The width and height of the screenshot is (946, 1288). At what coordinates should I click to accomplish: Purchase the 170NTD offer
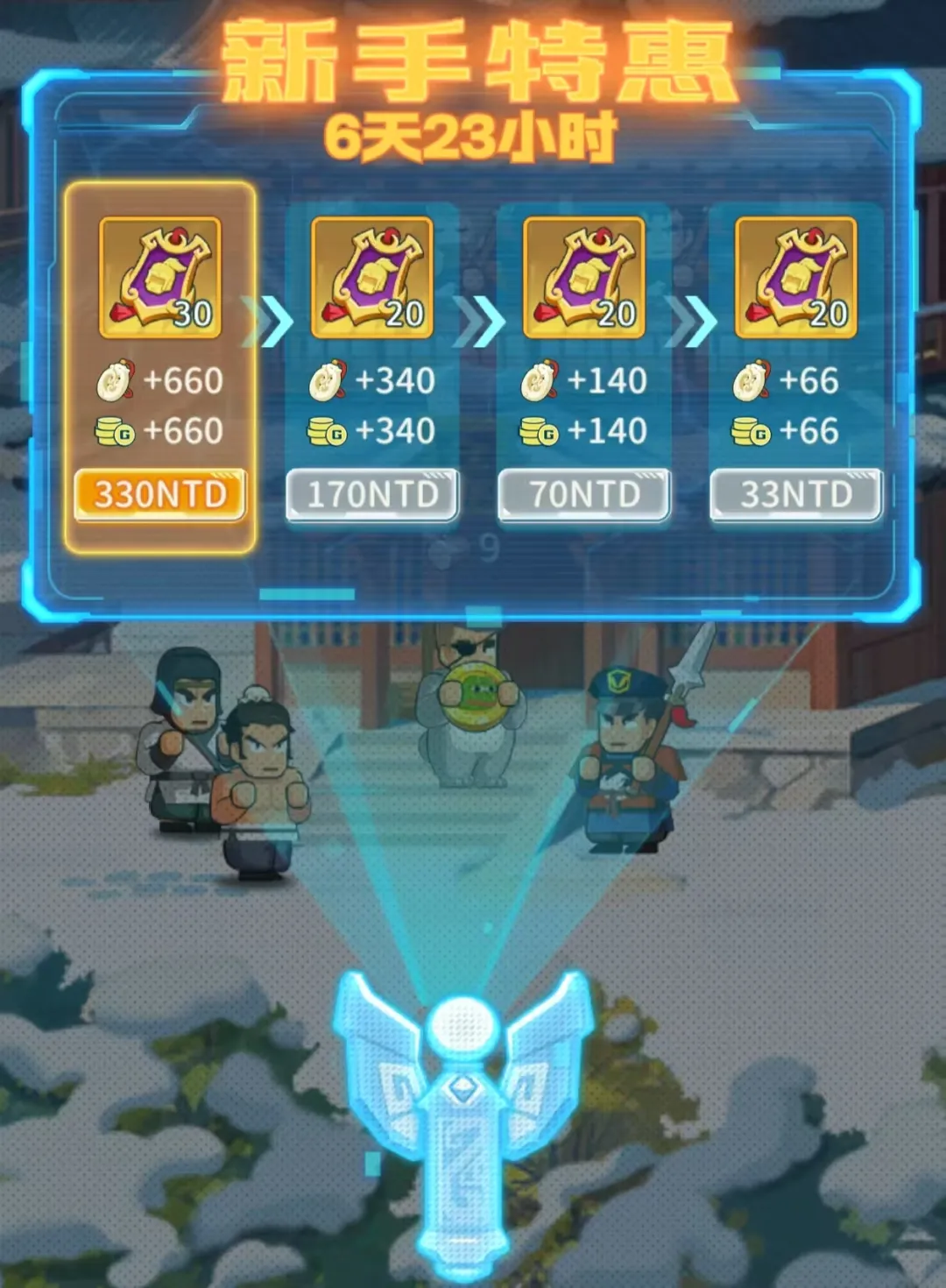(372, 495)
